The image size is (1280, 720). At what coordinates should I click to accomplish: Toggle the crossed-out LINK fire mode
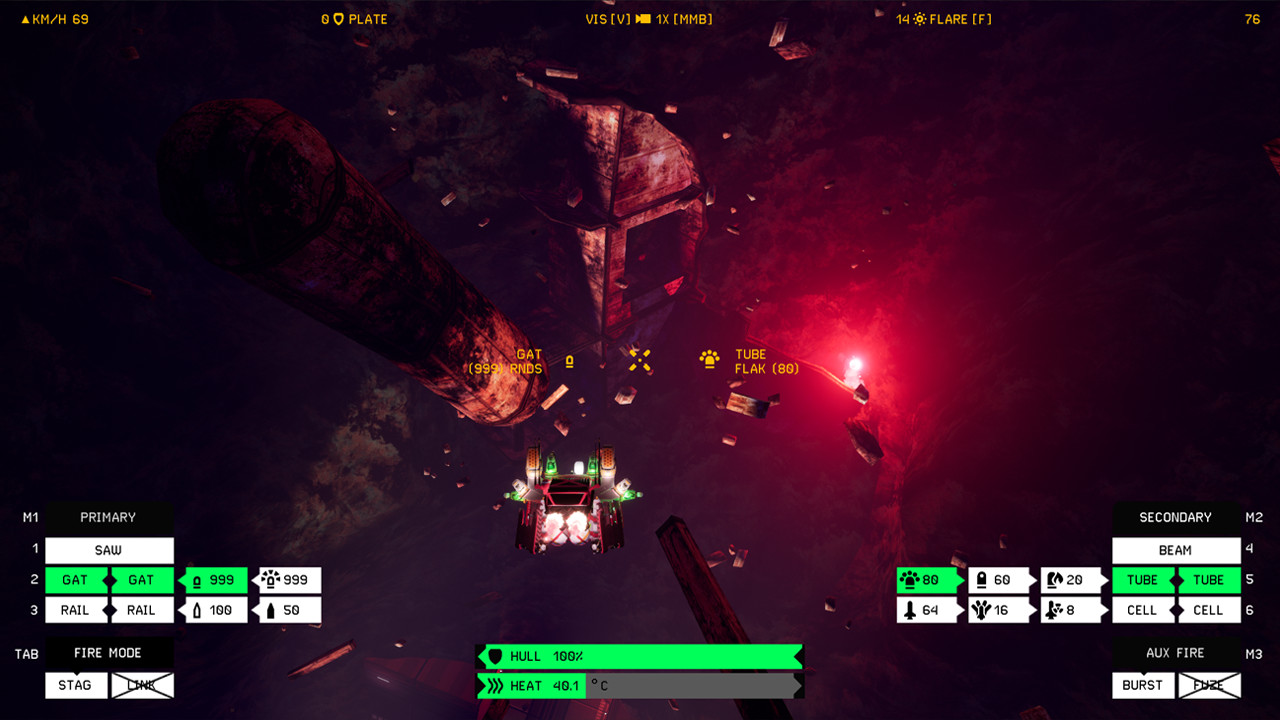(141, 685)
